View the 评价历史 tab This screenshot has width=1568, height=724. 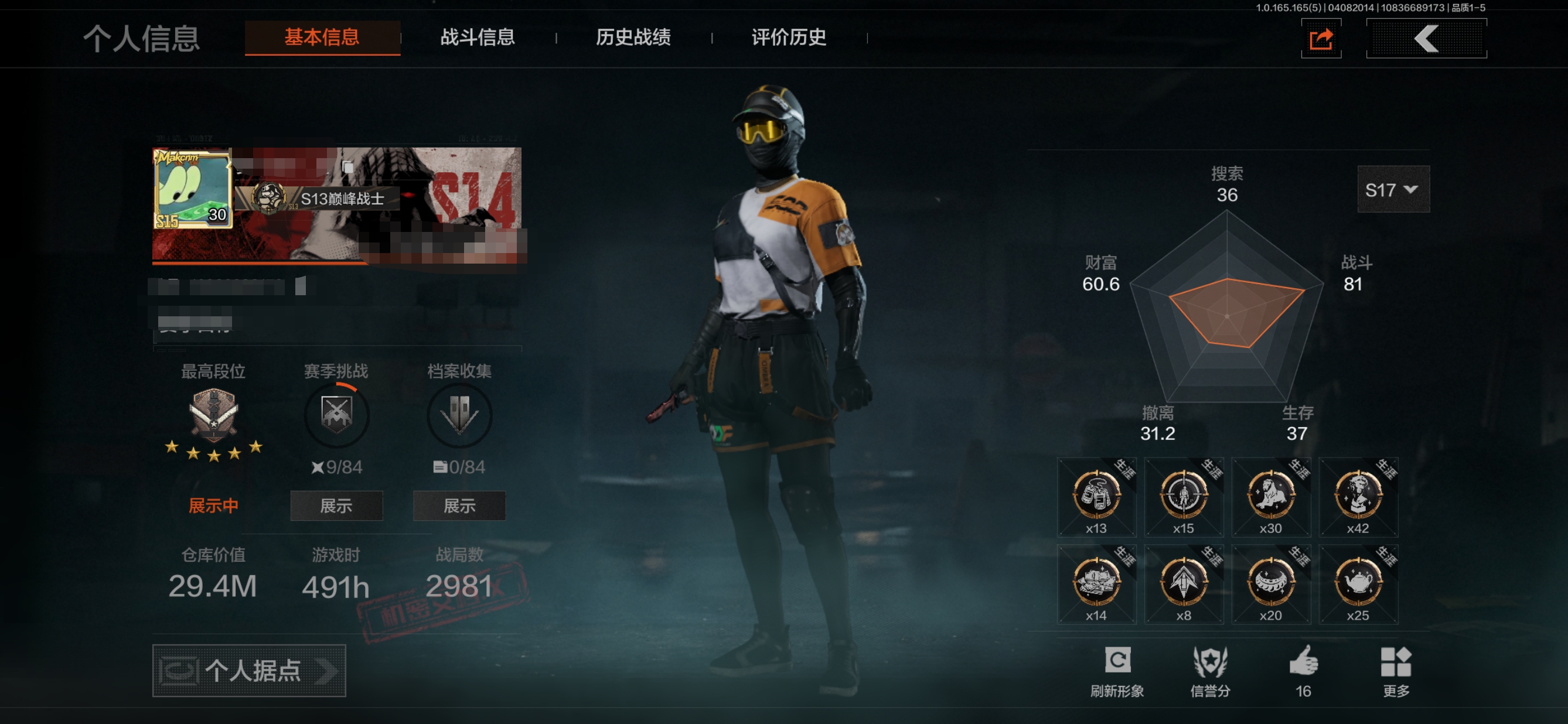coord(788,37)
